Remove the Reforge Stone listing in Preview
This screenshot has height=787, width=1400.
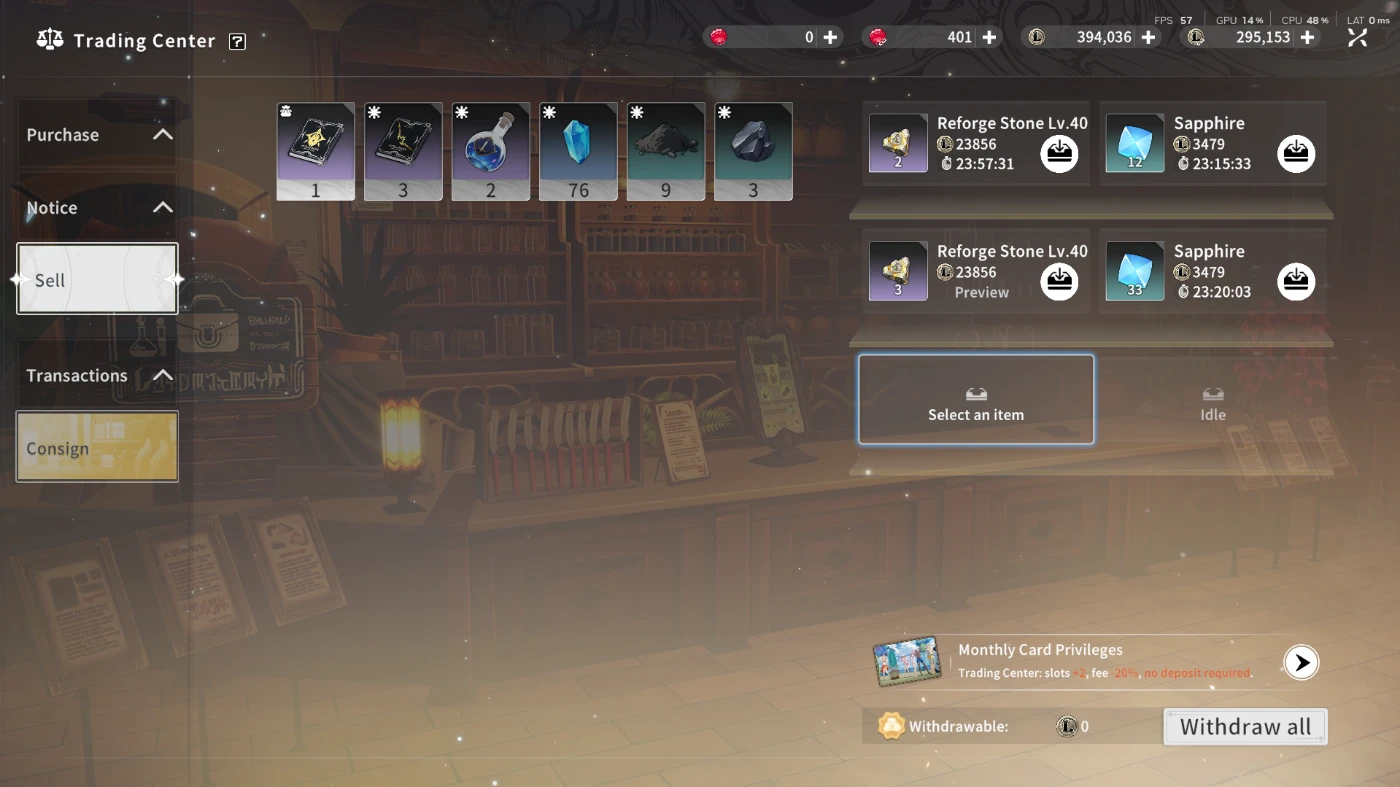click(x=1059, y=281)
